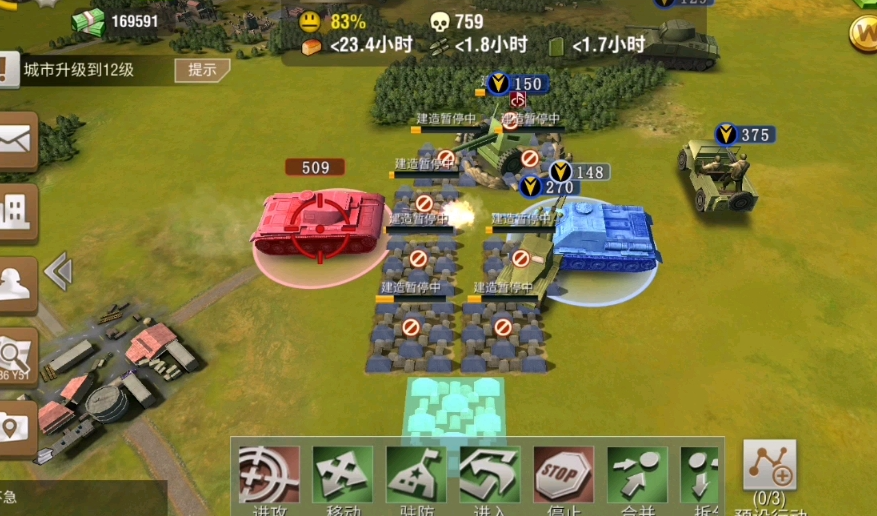Viewport: 877px width, 516px height.
Task: Open the city building icon
Action: (16, 212)
